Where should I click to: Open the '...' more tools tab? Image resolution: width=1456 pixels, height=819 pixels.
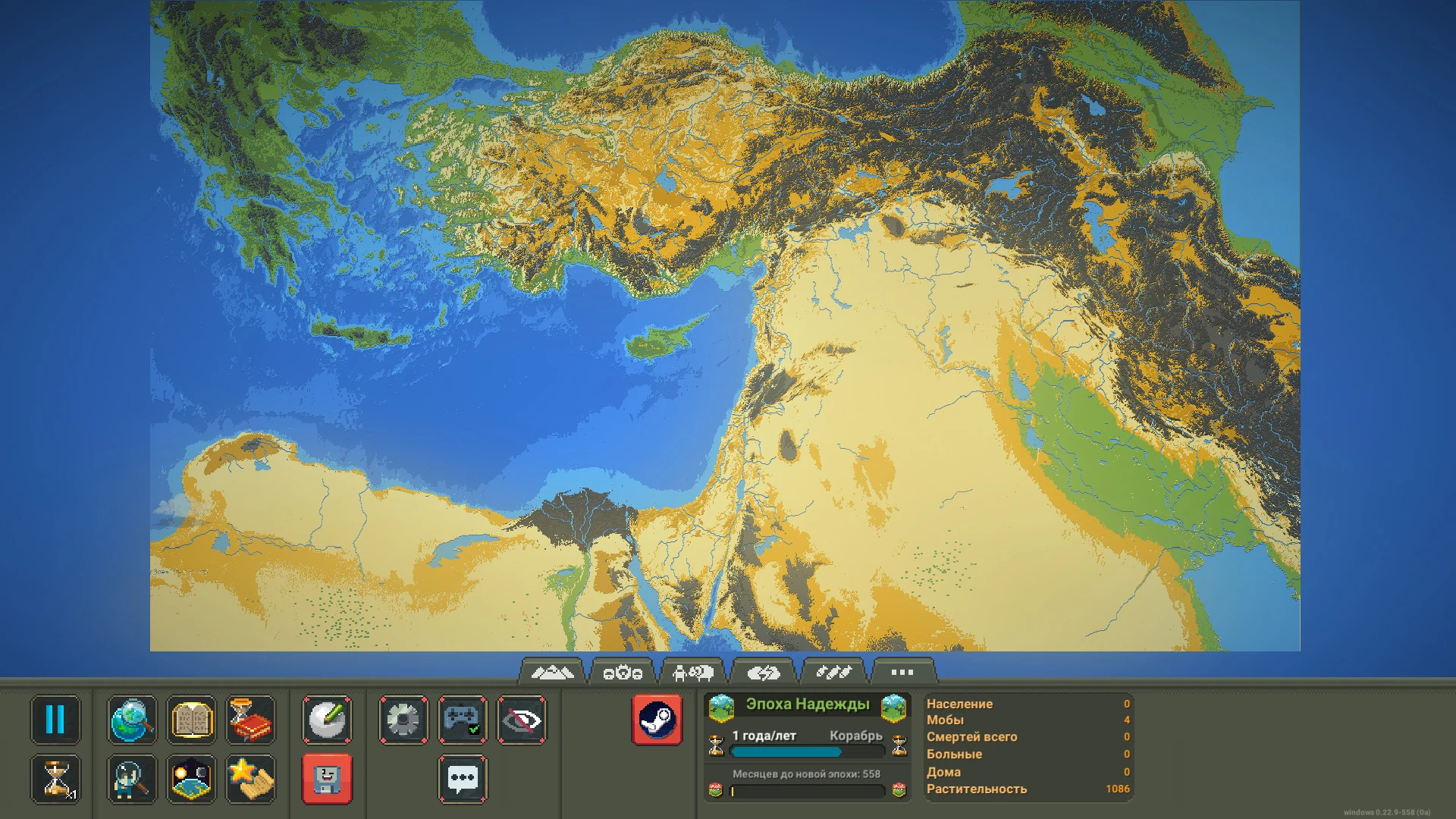(x=901, y=670)
